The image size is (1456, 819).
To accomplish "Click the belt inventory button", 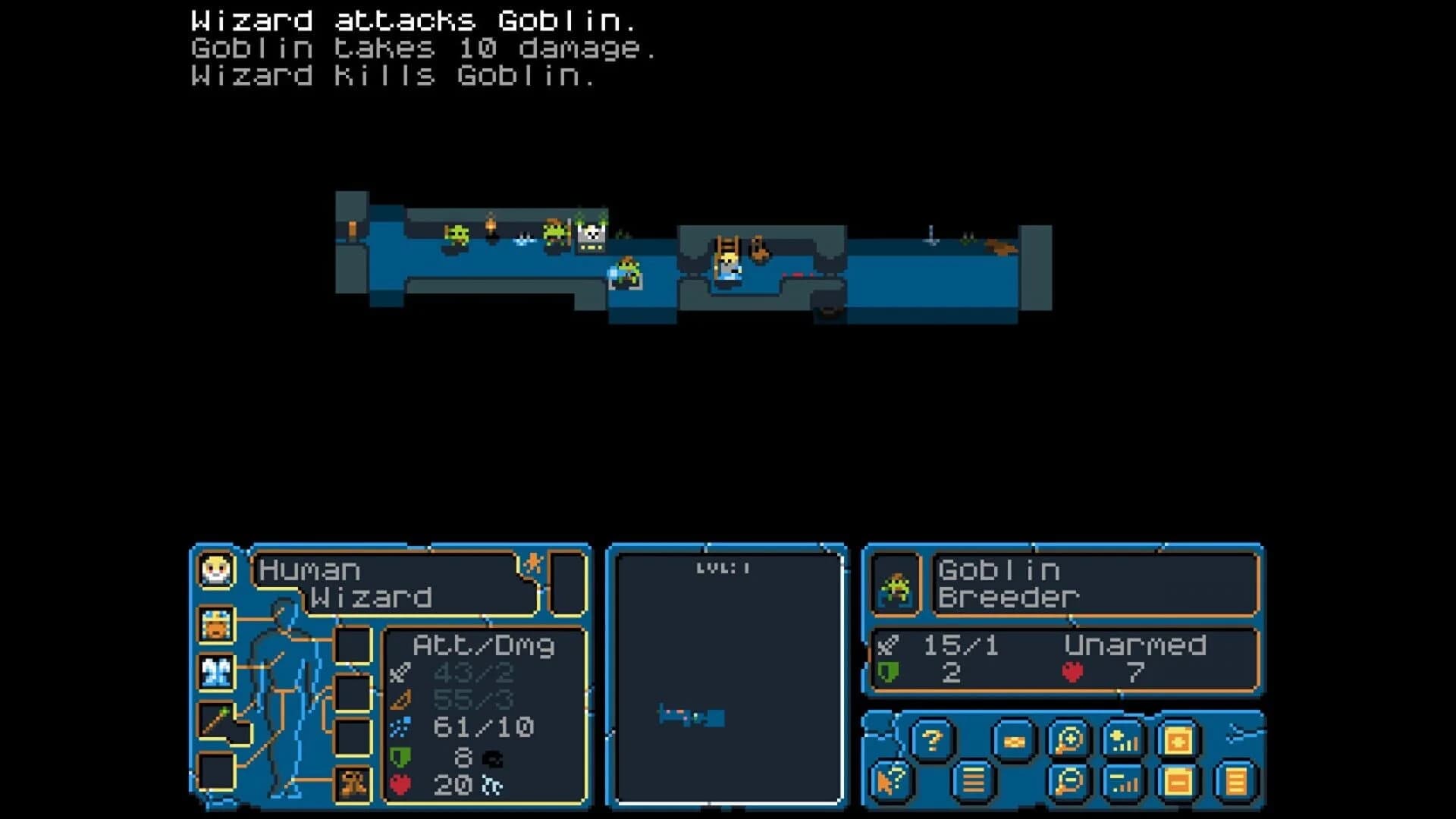I will click(1015, 739).
